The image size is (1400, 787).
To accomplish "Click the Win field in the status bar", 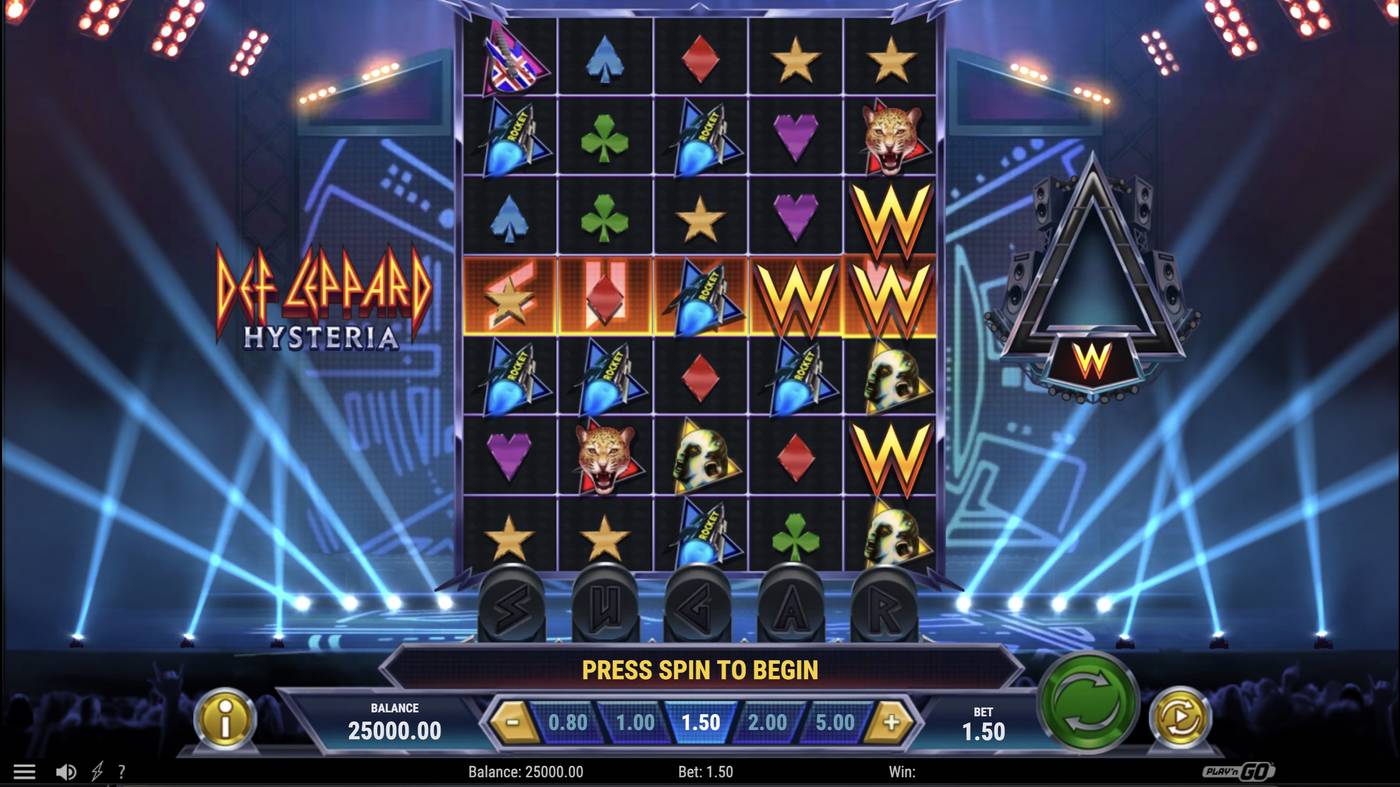I will click(x=905, y=770).
